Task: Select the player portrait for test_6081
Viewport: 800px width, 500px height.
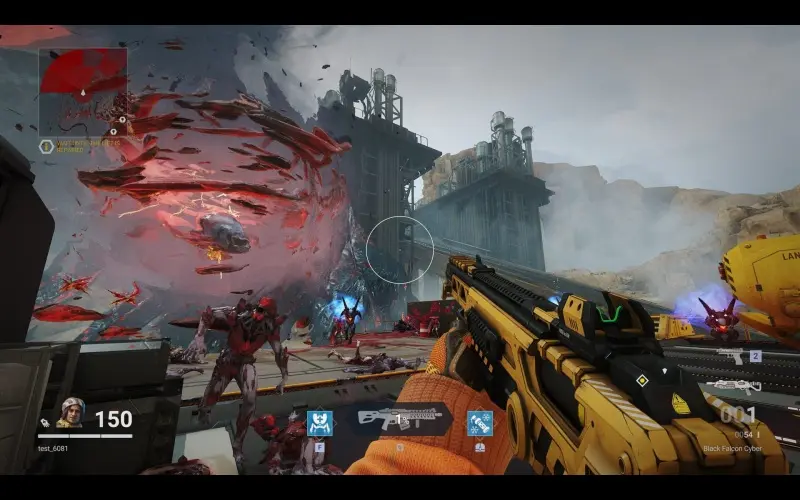Action: 70,411
